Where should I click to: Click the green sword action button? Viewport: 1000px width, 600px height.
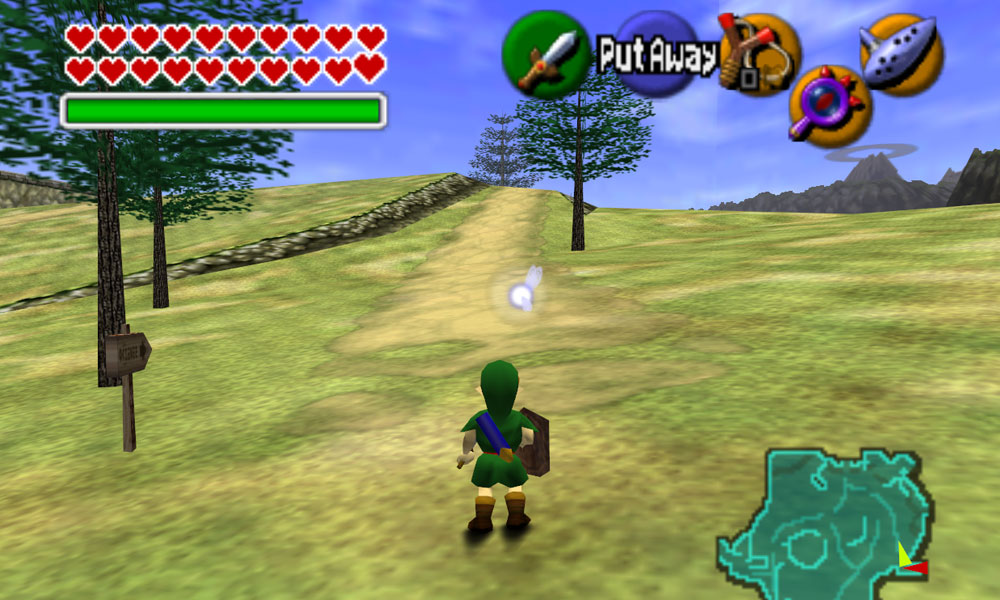tap(545, 54)
